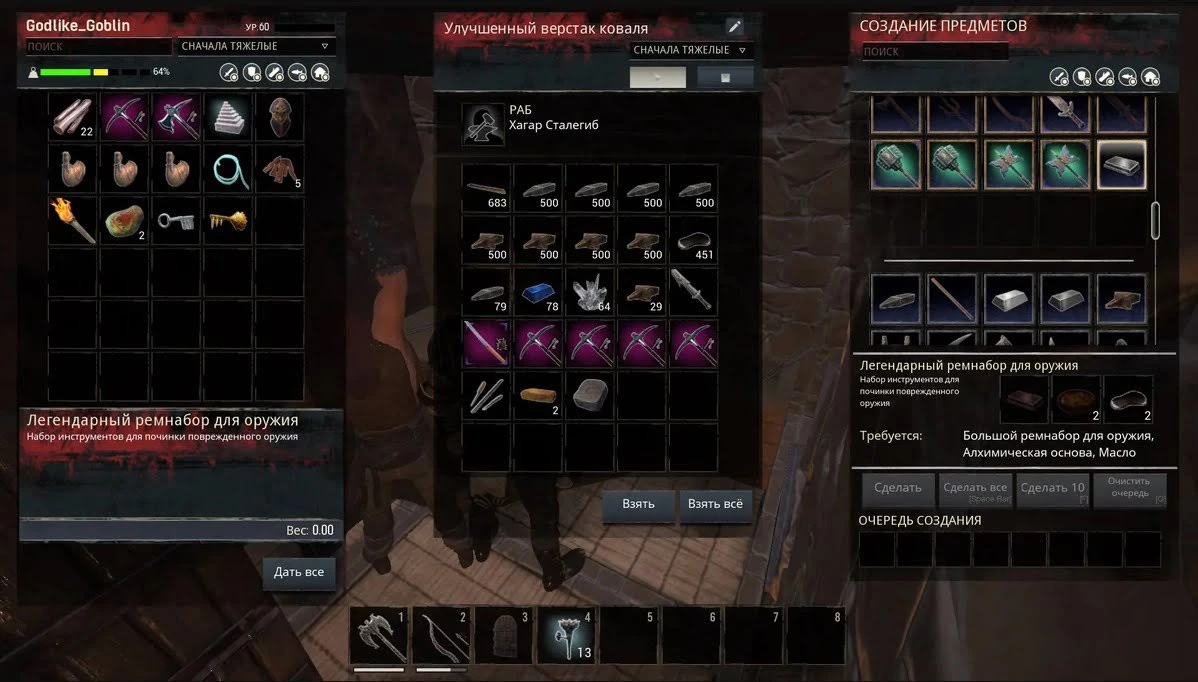
Task: Craft one item with Сделать
Action: click(x=897, y=489)
